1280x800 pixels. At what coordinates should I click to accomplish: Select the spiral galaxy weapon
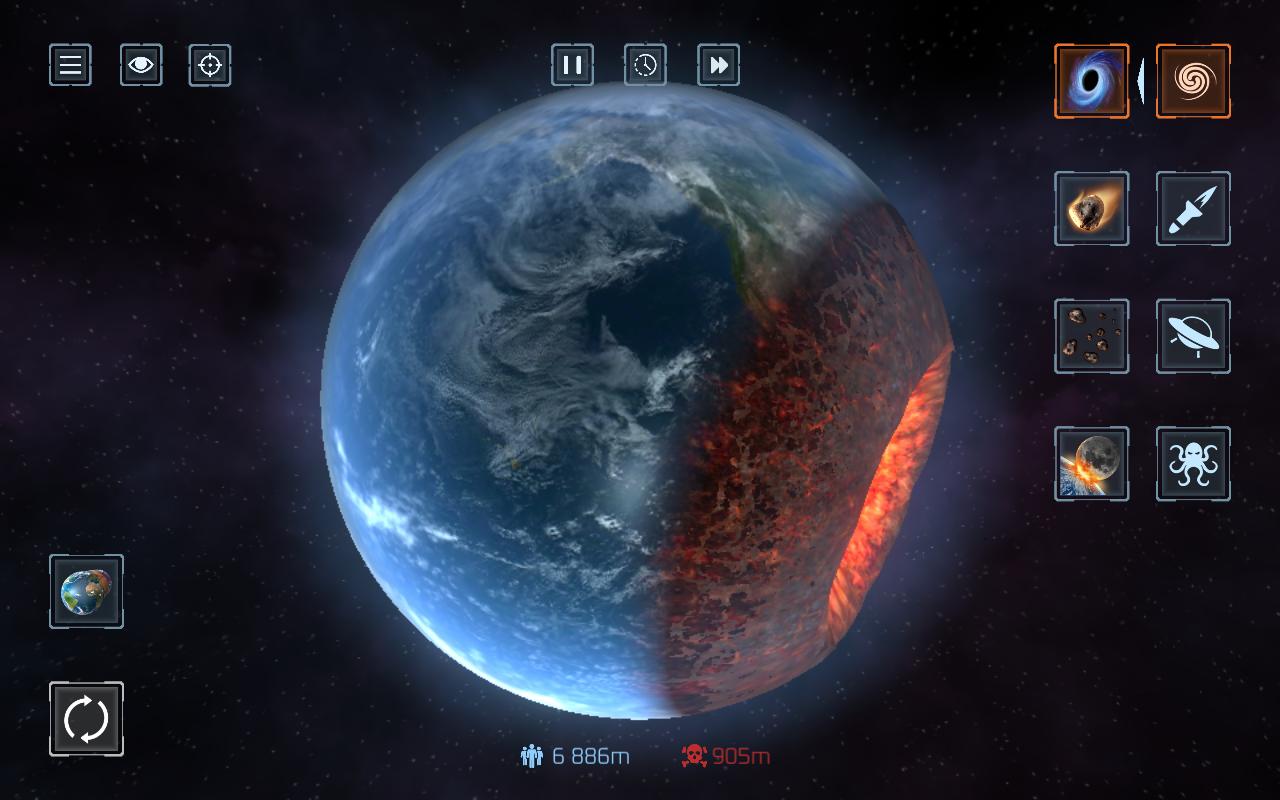pos(1193,81)
